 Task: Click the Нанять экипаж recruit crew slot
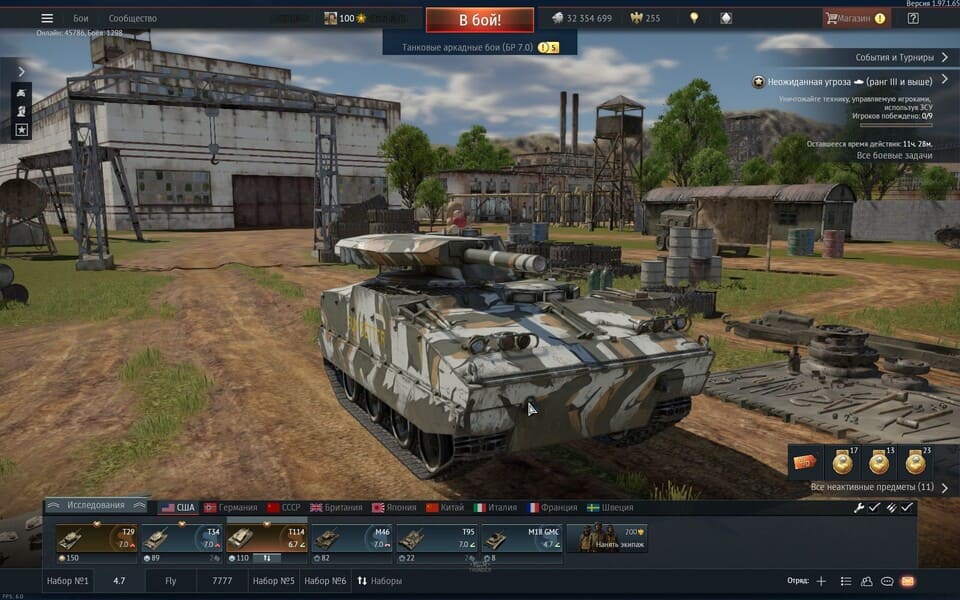click(x=607, y=538)
